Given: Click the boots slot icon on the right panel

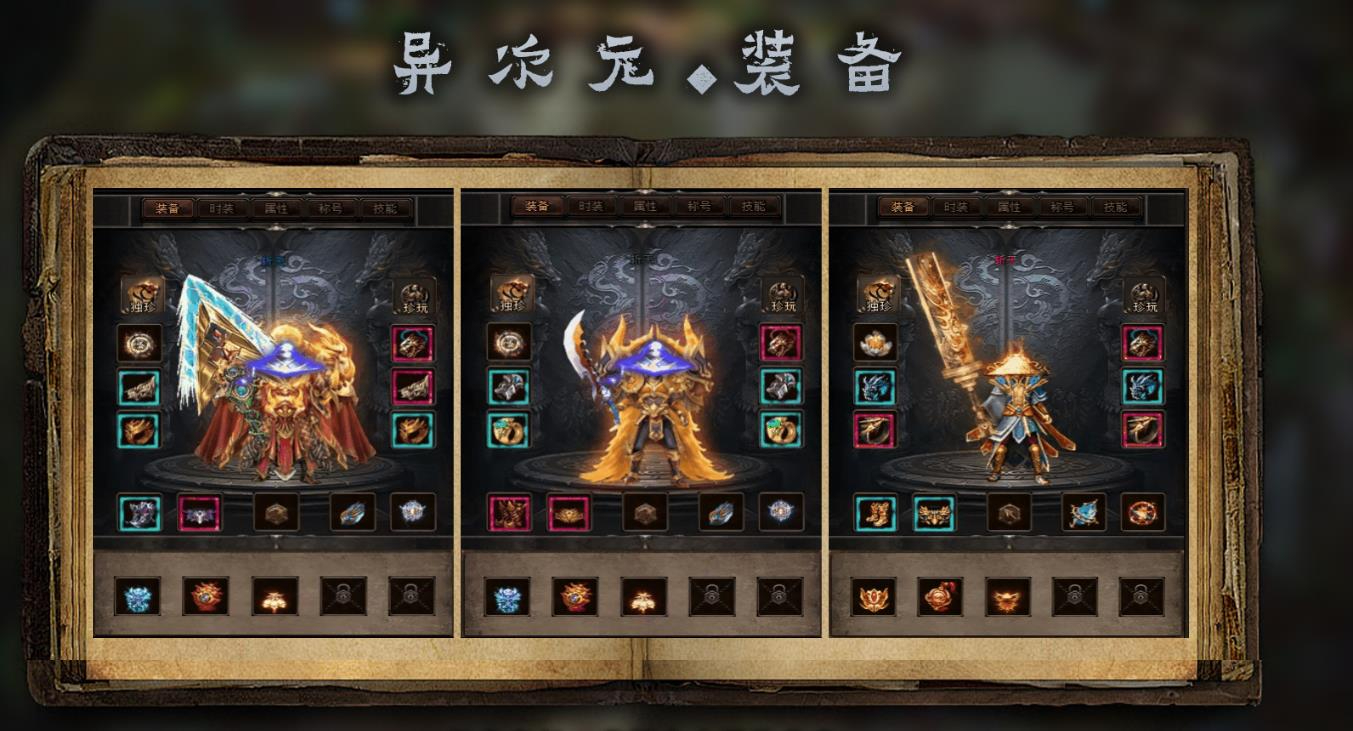Looking at the screenshot, I should point(874,513).
